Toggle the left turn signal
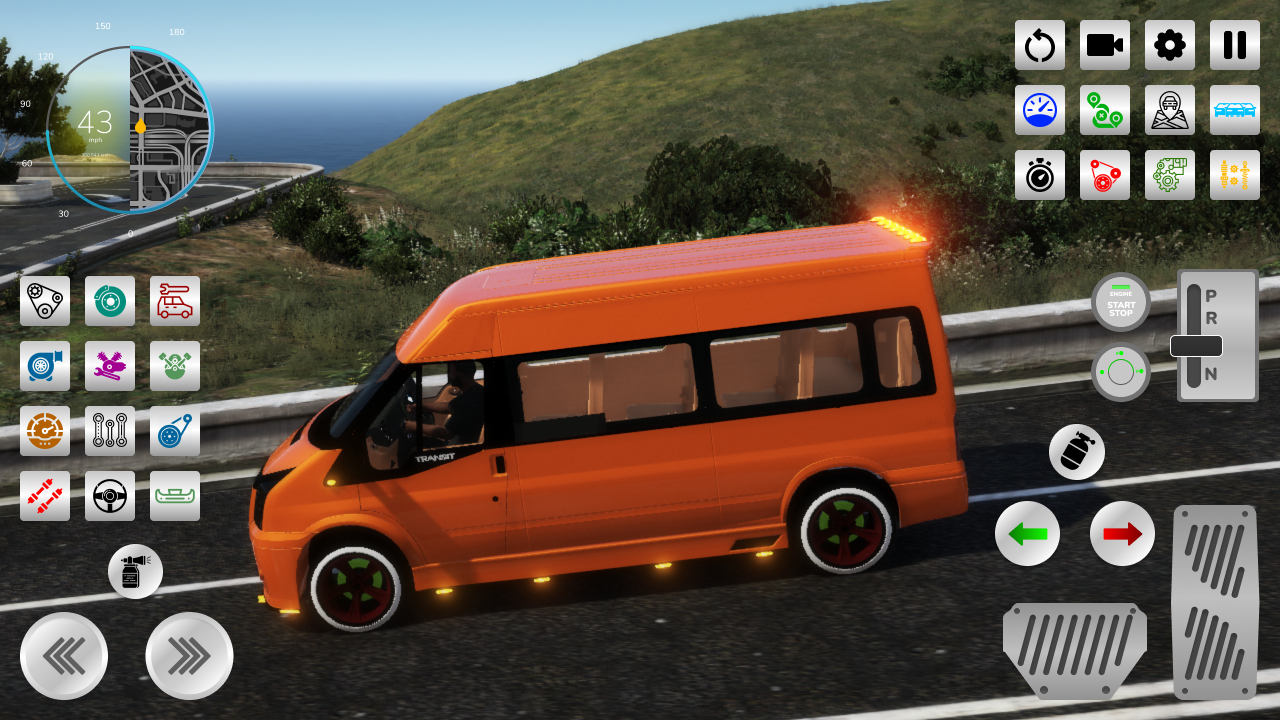1280x720 pixels. 1028,534
